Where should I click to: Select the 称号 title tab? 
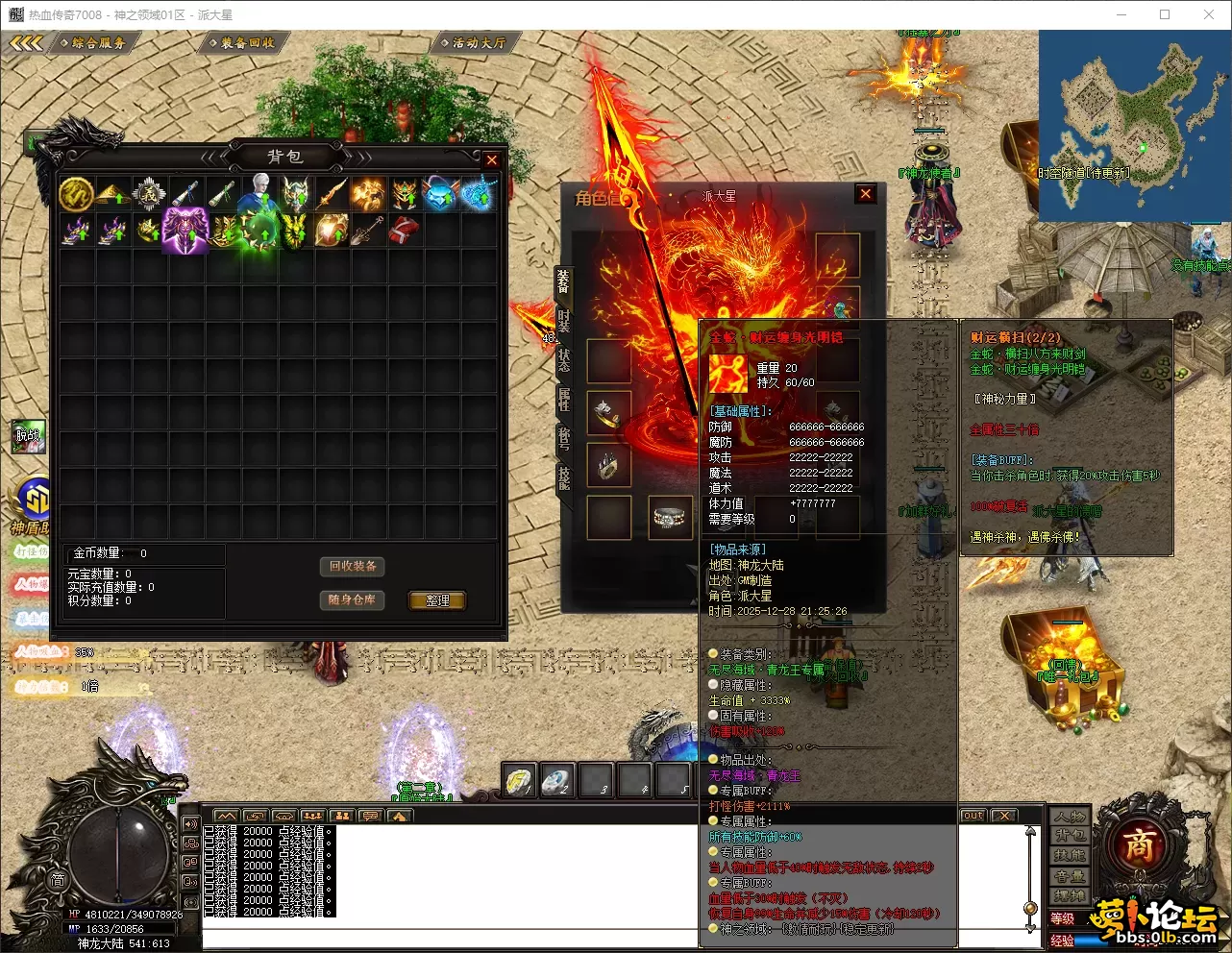click(564, 438)
